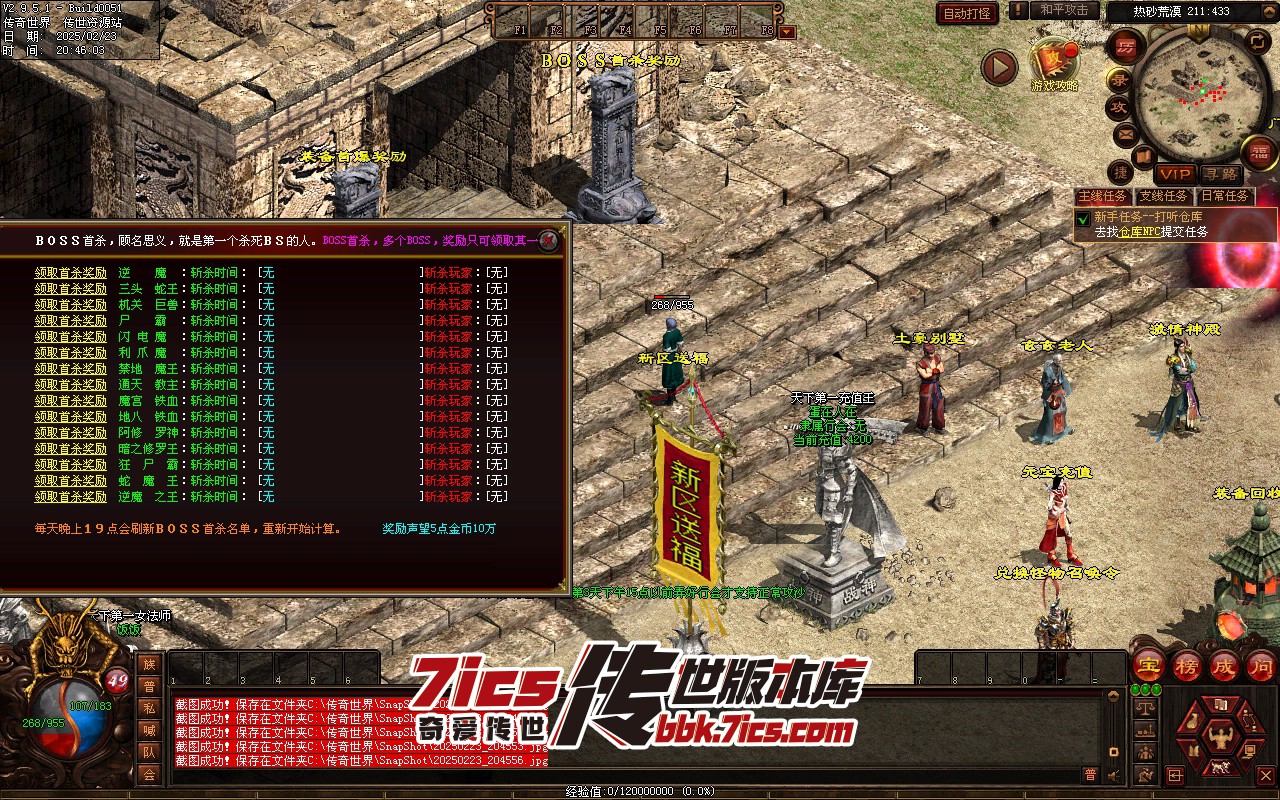This screenshot has height=800, width=1280.
Task: Switch to 主线任务 main quest tab
Action: (1103, 196)
